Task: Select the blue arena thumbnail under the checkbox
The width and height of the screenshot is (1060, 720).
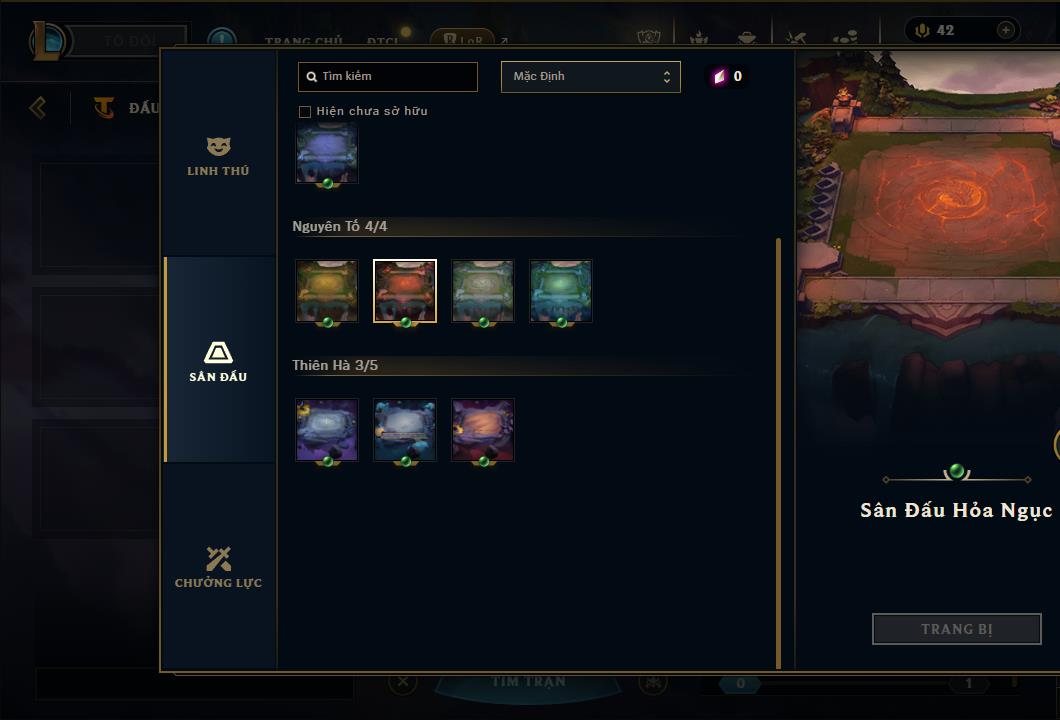Action: pos(327,155)
